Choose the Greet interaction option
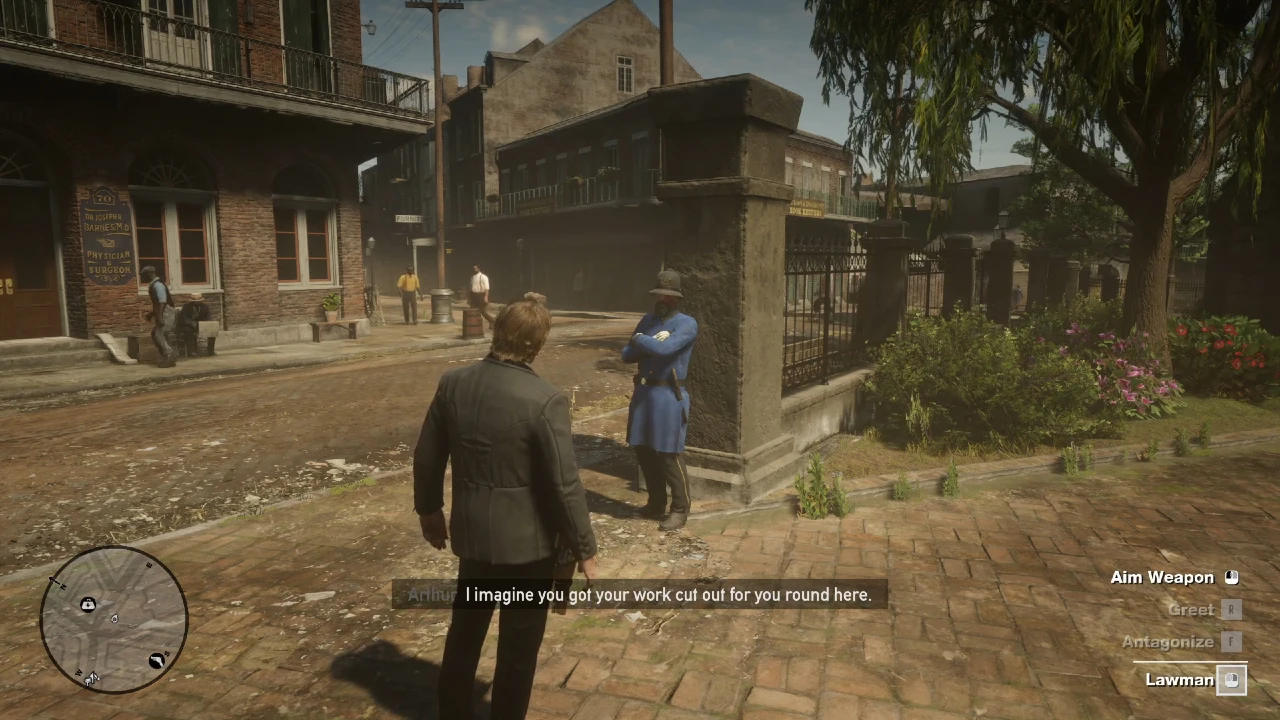Viewport: 1280px width, 720px height. tap(1190, 609)
